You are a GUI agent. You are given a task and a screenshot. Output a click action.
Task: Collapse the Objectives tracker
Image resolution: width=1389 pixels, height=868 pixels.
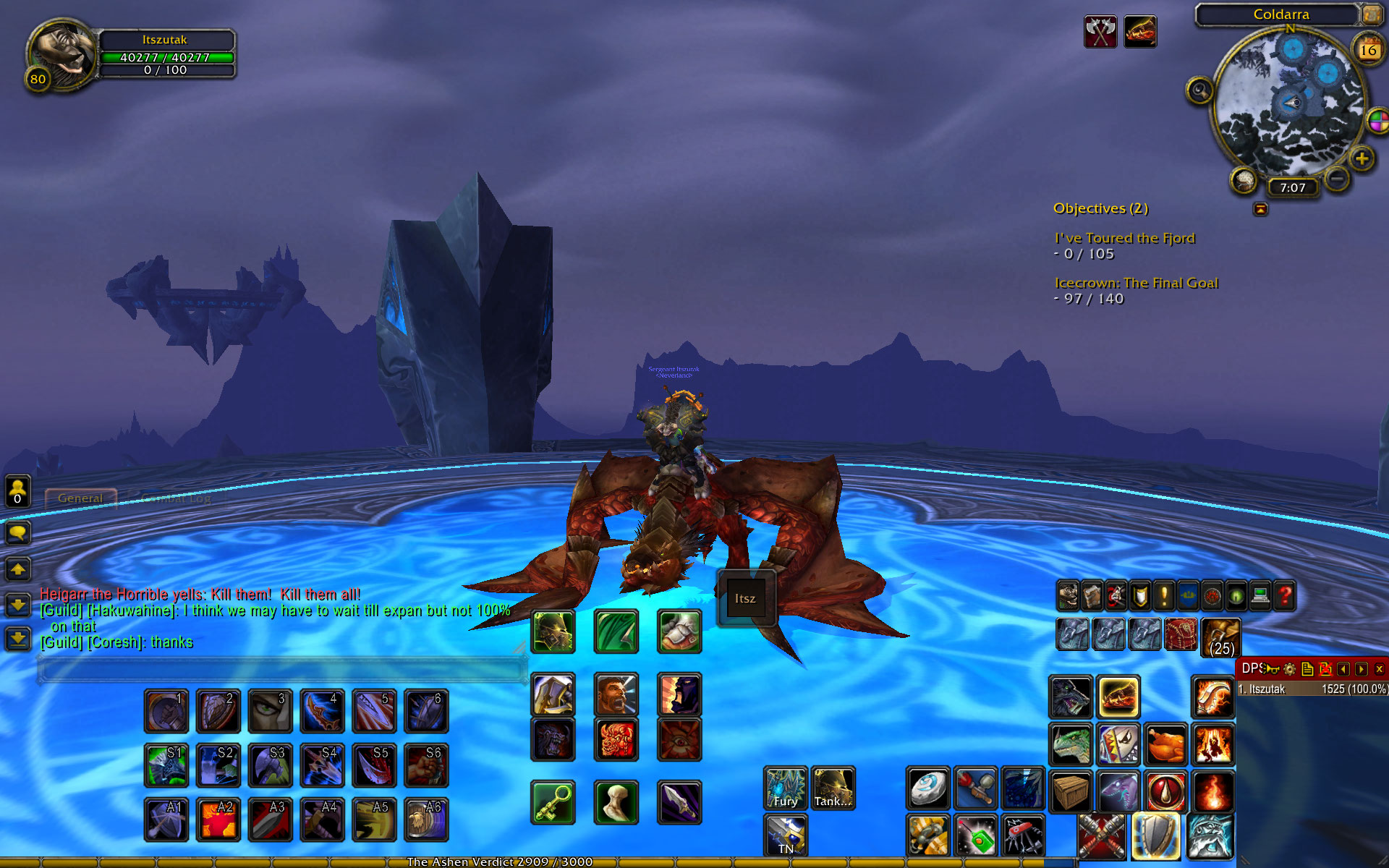coord(1260,209)
